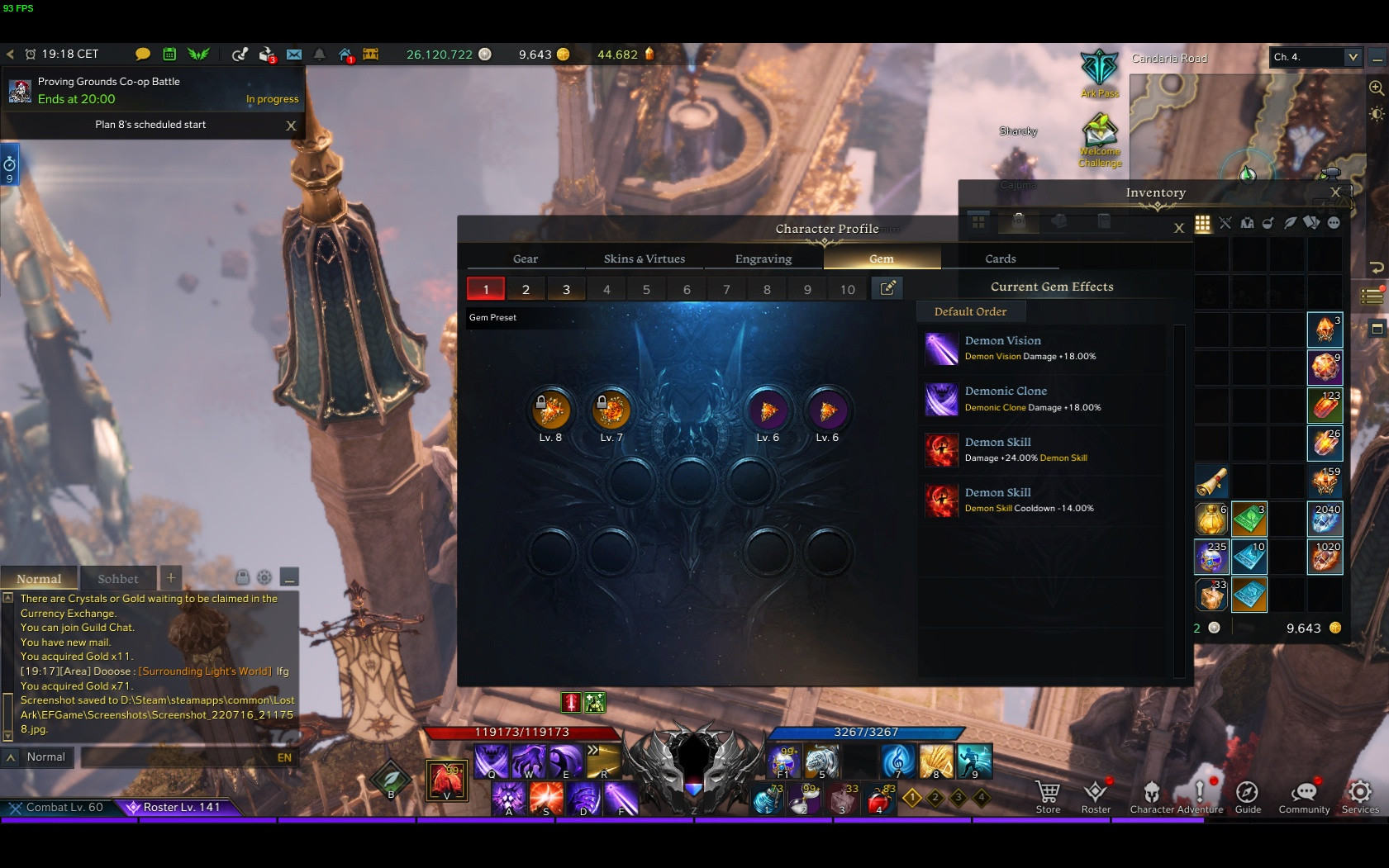1389x868 pixels.
Task: Open the Welcome Challenge
Action: [x=1099, y=139]
